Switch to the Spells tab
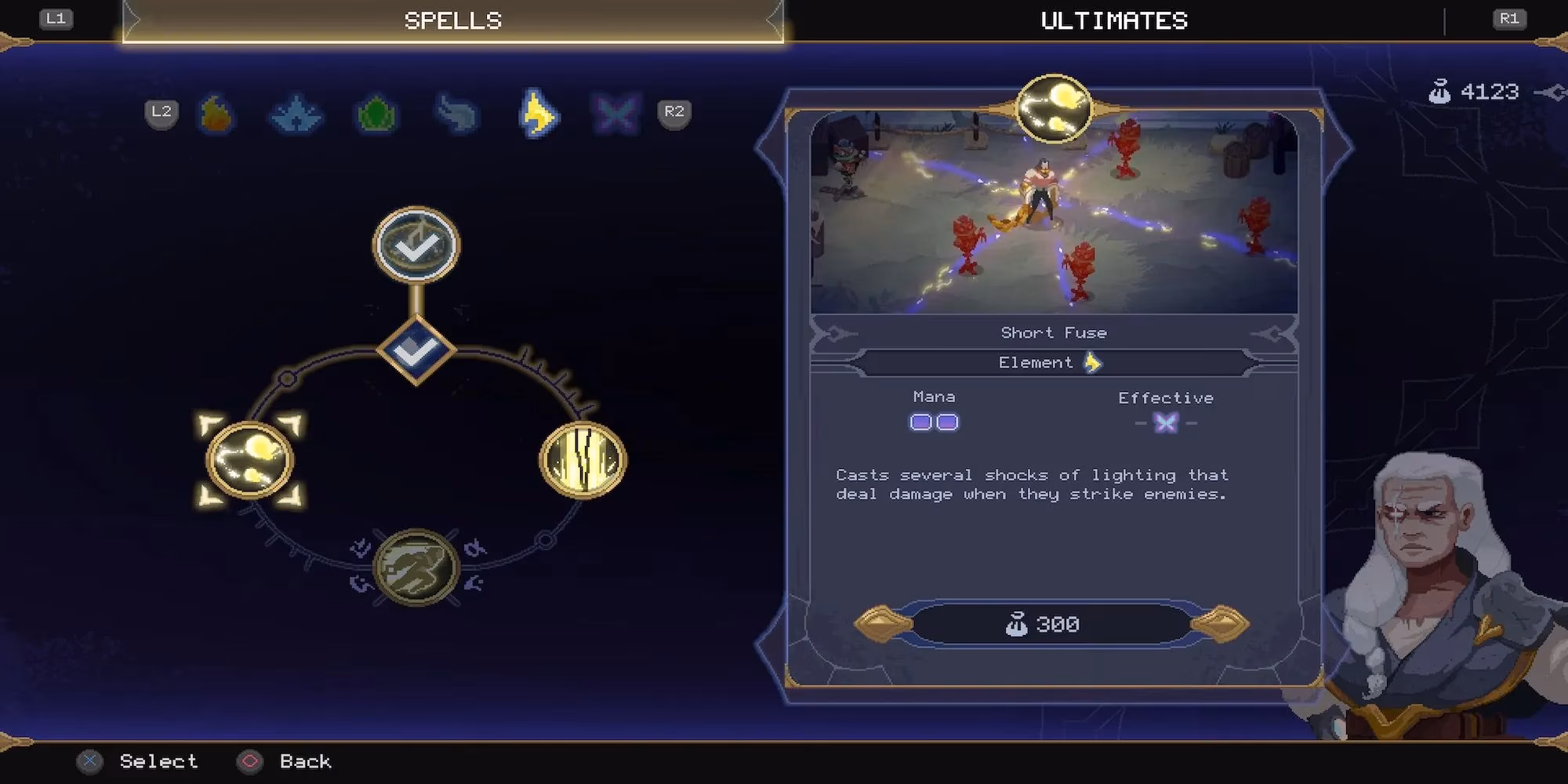This screenshot has height=784, width=1568. click(x=452, y=21)
